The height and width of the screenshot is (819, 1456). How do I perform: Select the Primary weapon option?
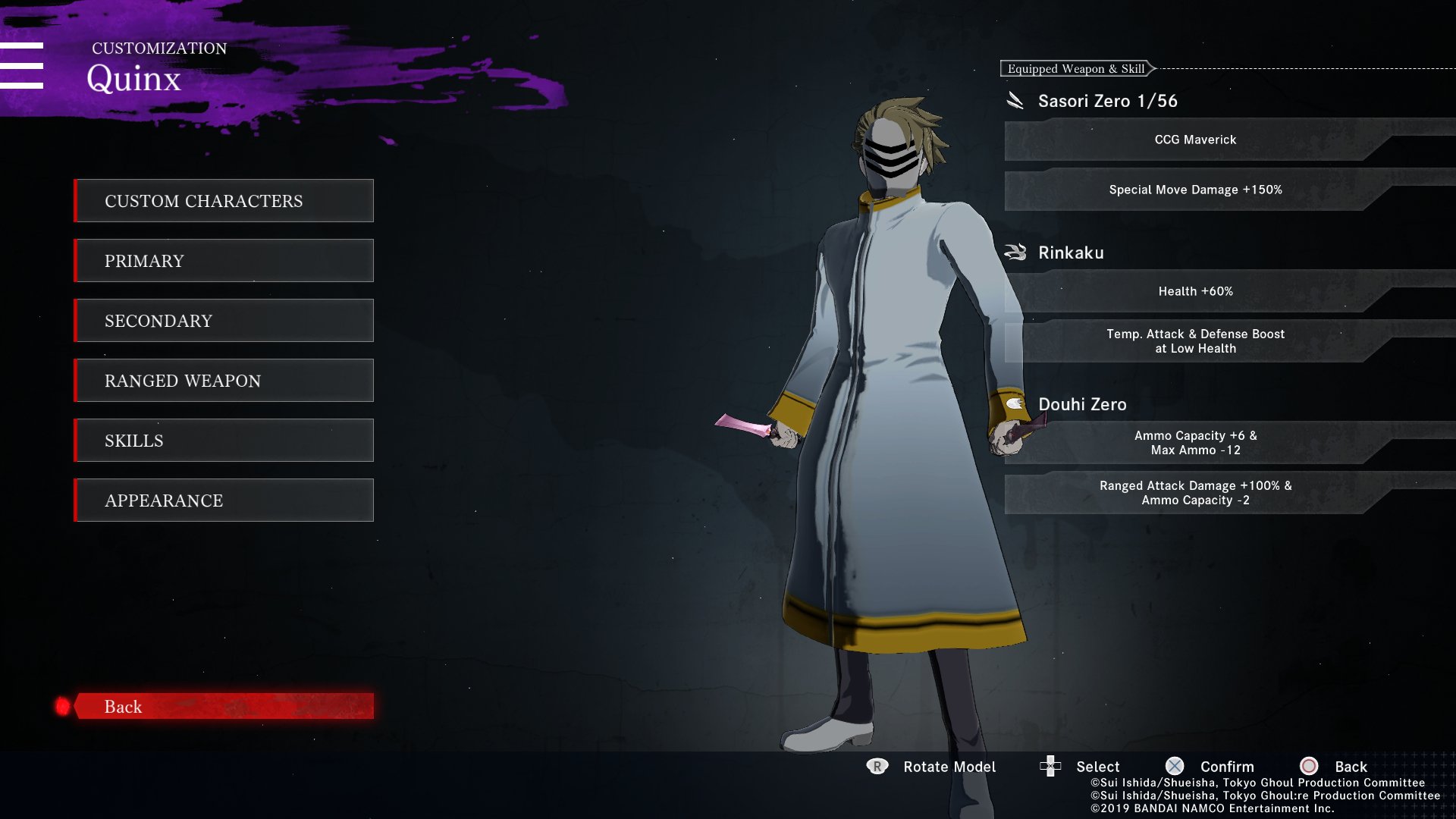coord(224,261)
